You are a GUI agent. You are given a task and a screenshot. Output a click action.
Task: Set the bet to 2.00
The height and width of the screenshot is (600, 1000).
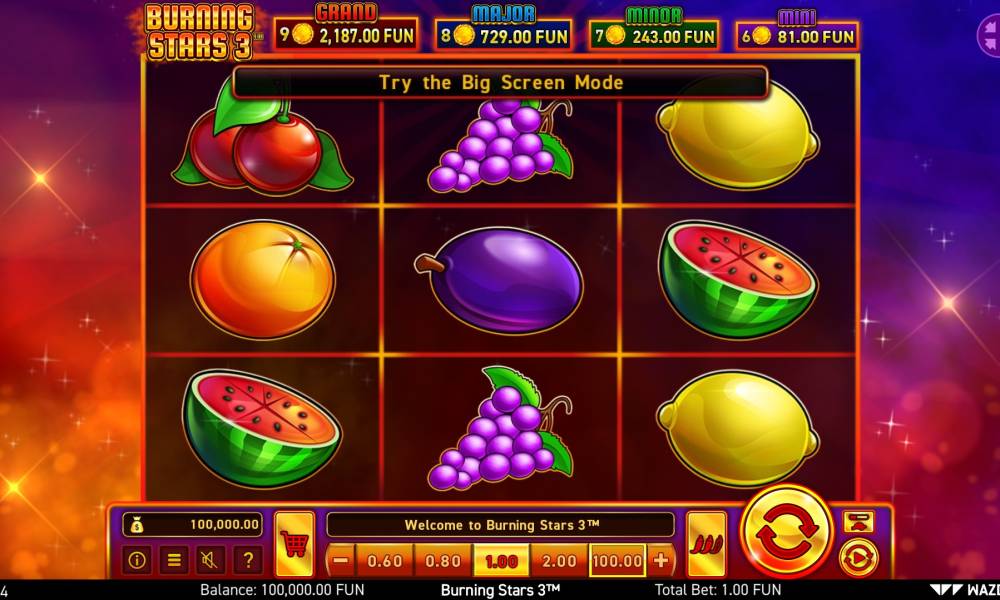point(559,561)
